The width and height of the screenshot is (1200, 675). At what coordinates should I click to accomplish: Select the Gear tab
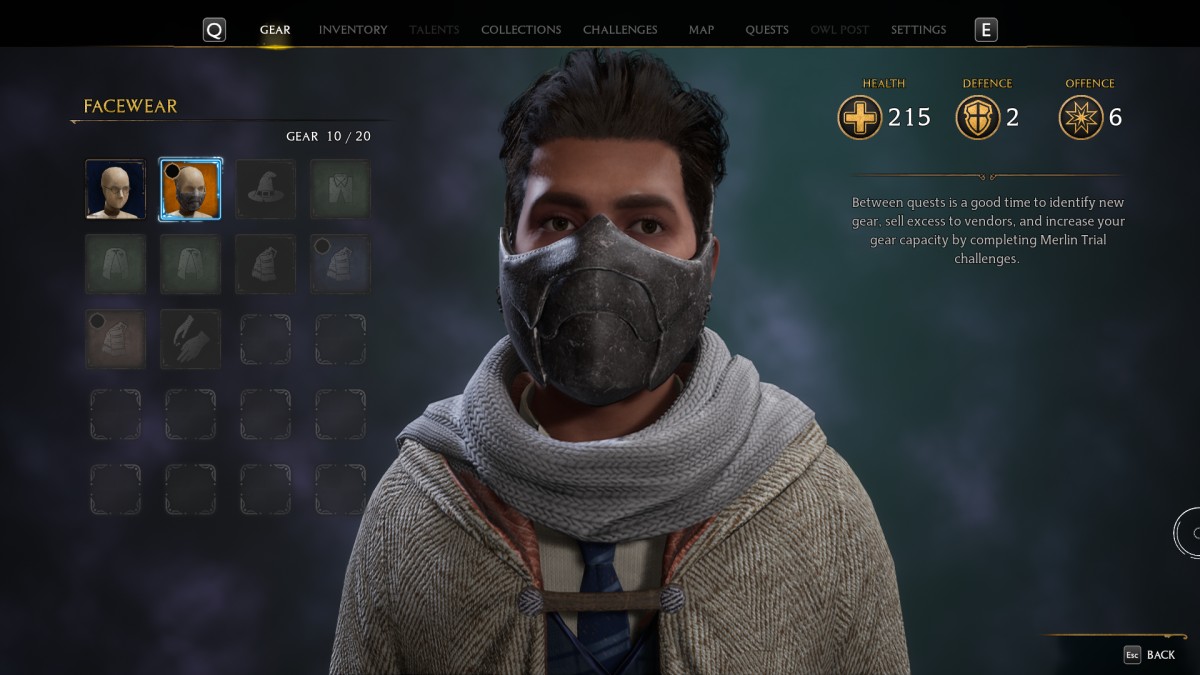(275, 30)
